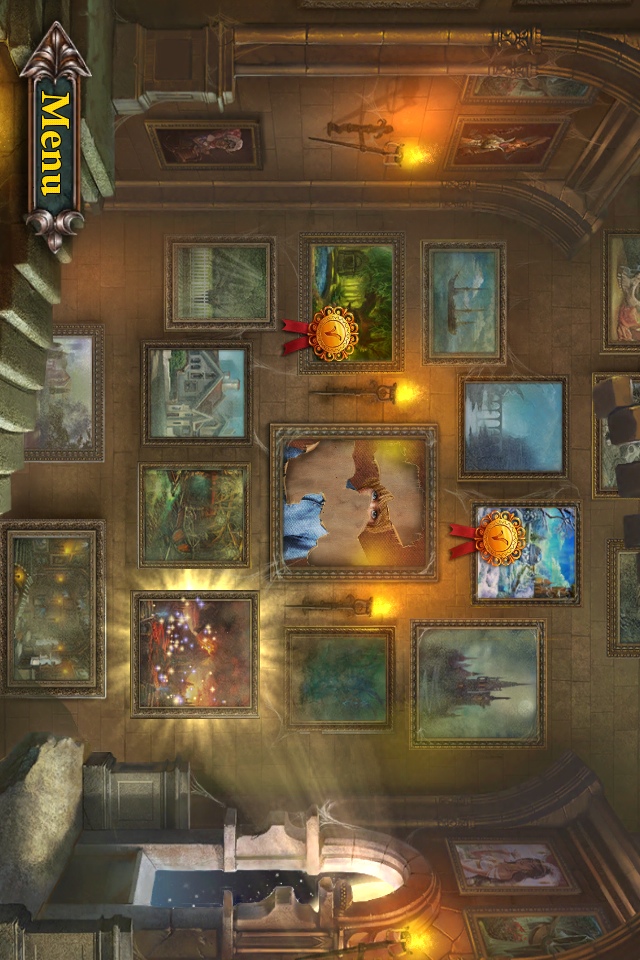Open the Menu button

pyautogui.click(x=55, y=143)
